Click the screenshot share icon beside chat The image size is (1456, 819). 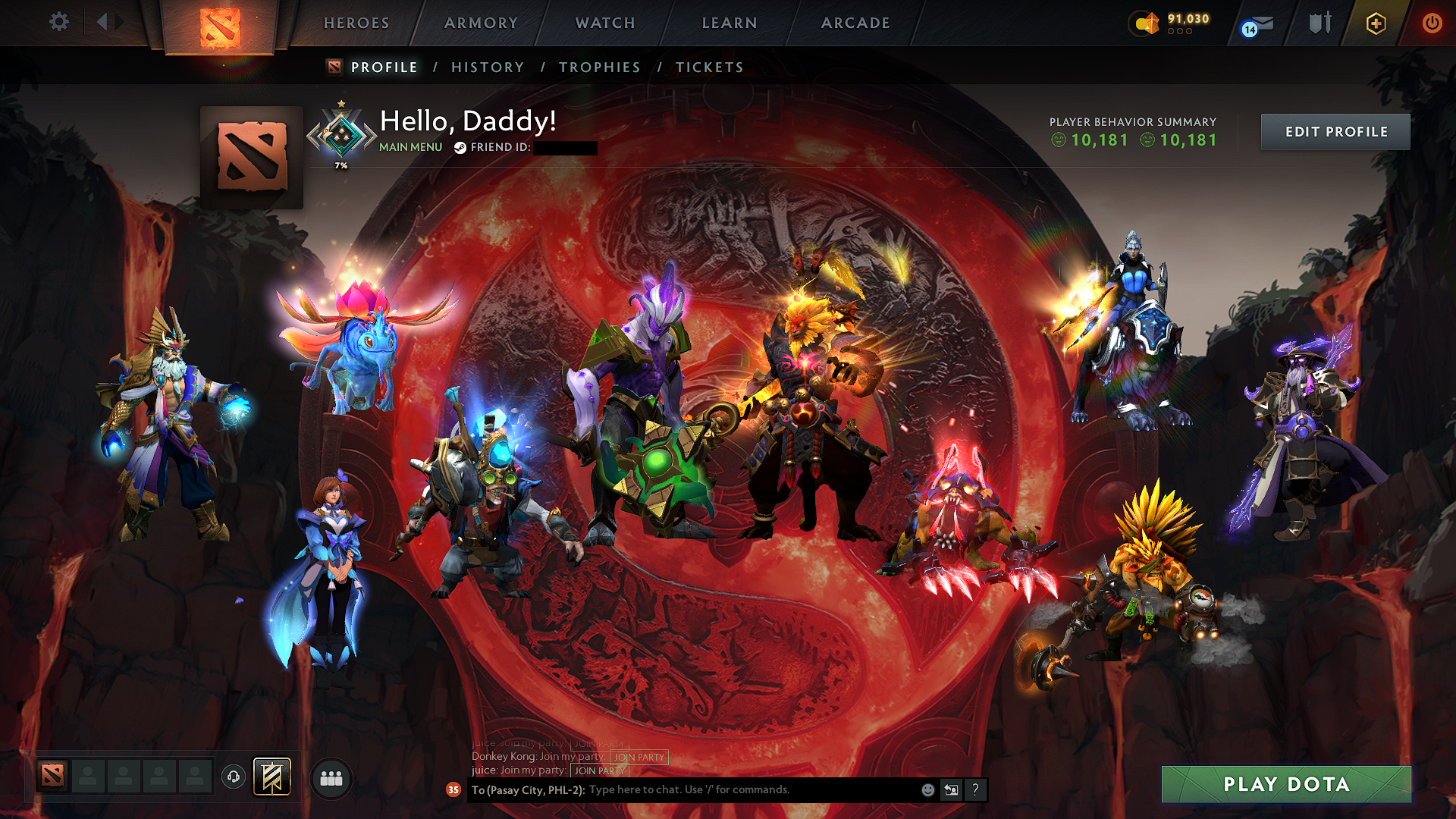pyautogui.click(x=951, y=790)
